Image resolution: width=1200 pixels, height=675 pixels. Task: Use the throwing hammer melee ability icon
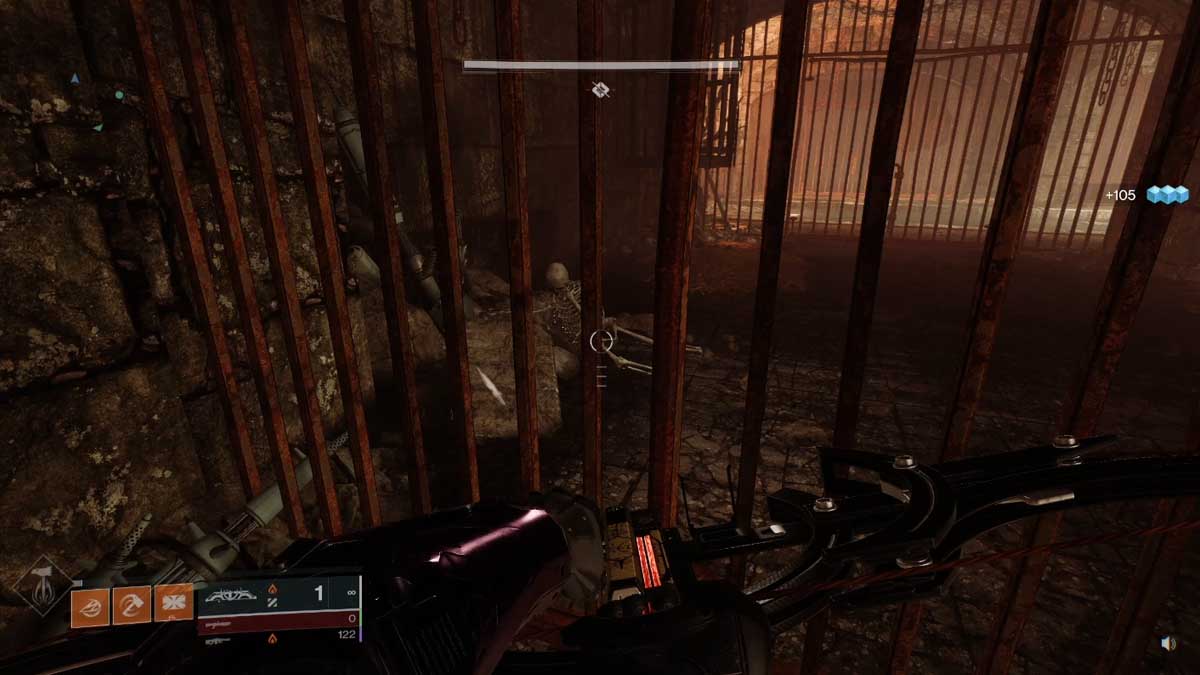(x=132, y=604)
